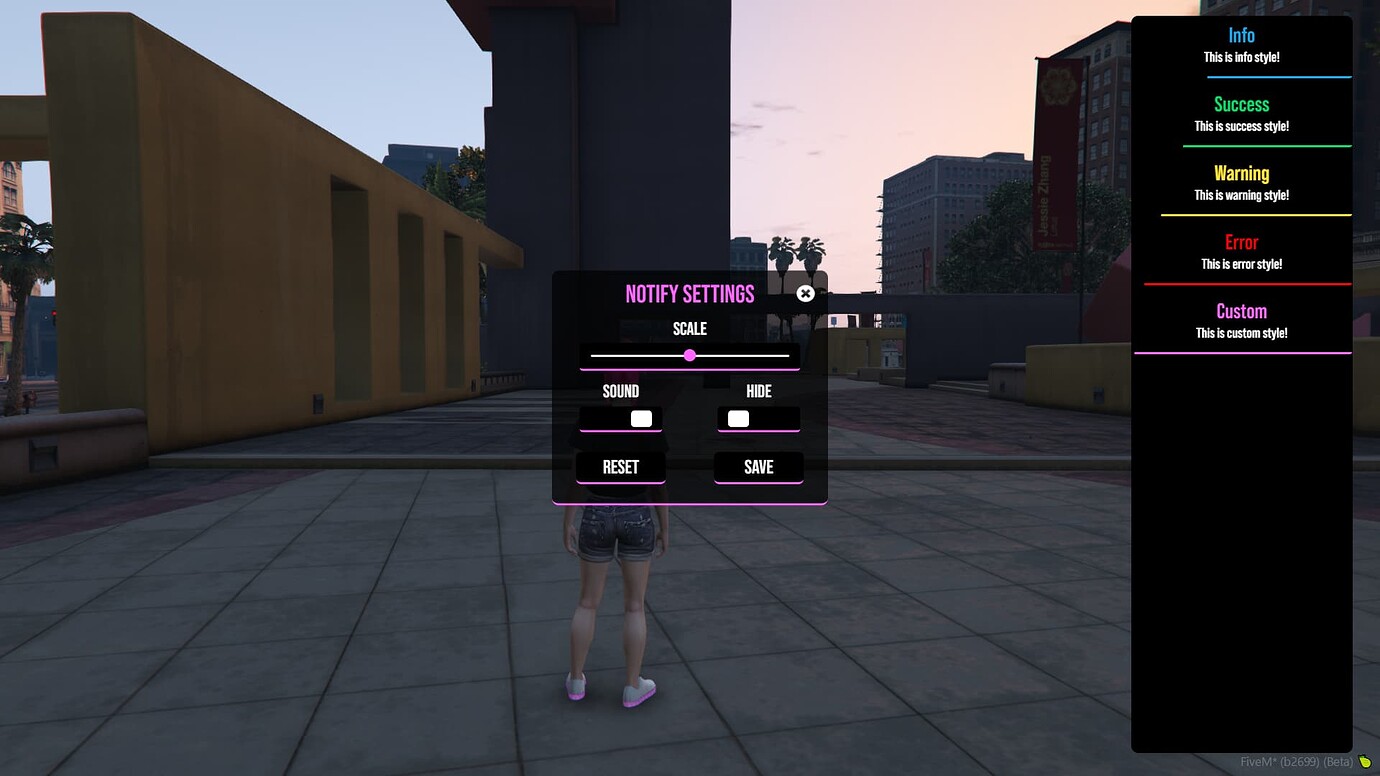Click the Success notification

pos(1241,113)
